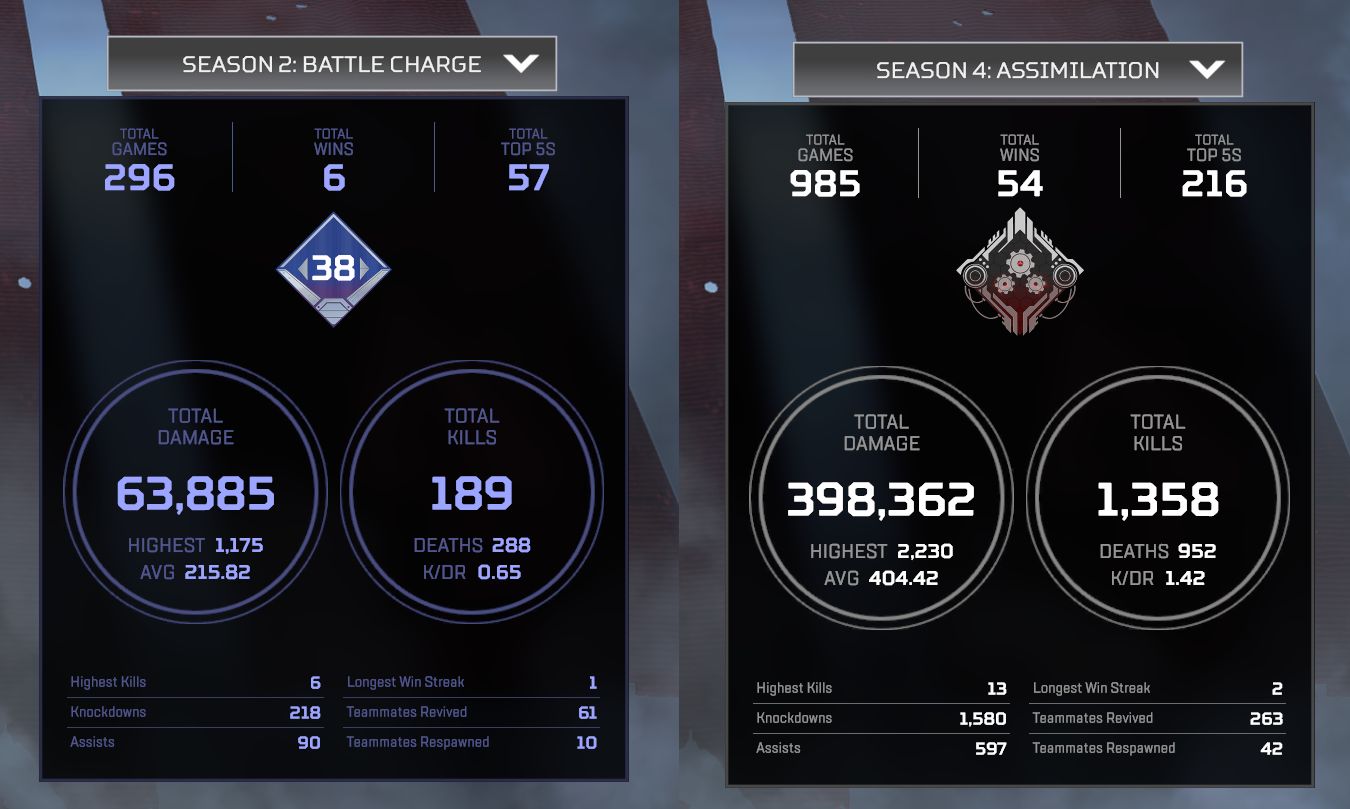
Task: Click the Total Top 5s 216 stat
Action: click(x=1214, y=160)
